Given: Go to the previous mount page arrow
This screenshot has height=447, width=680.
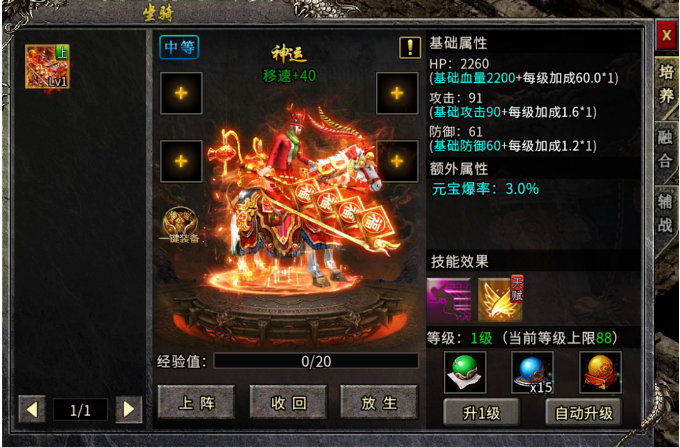Looking at the screenshot, I should pyautogui.click(x=33, y=408).
